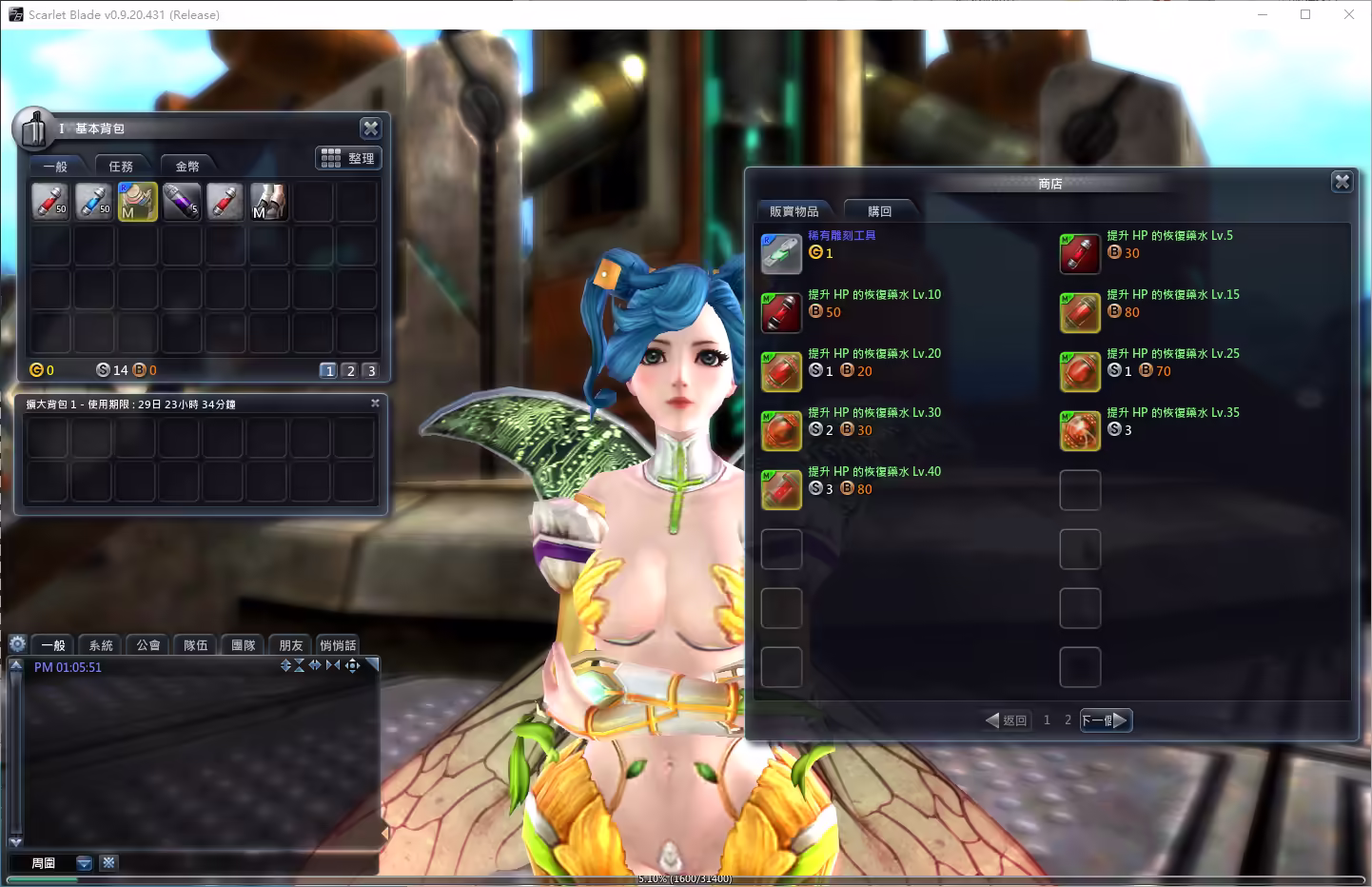Open the 金幣 inventory tab
The image size is (1372, 887).
pos(187,167)
